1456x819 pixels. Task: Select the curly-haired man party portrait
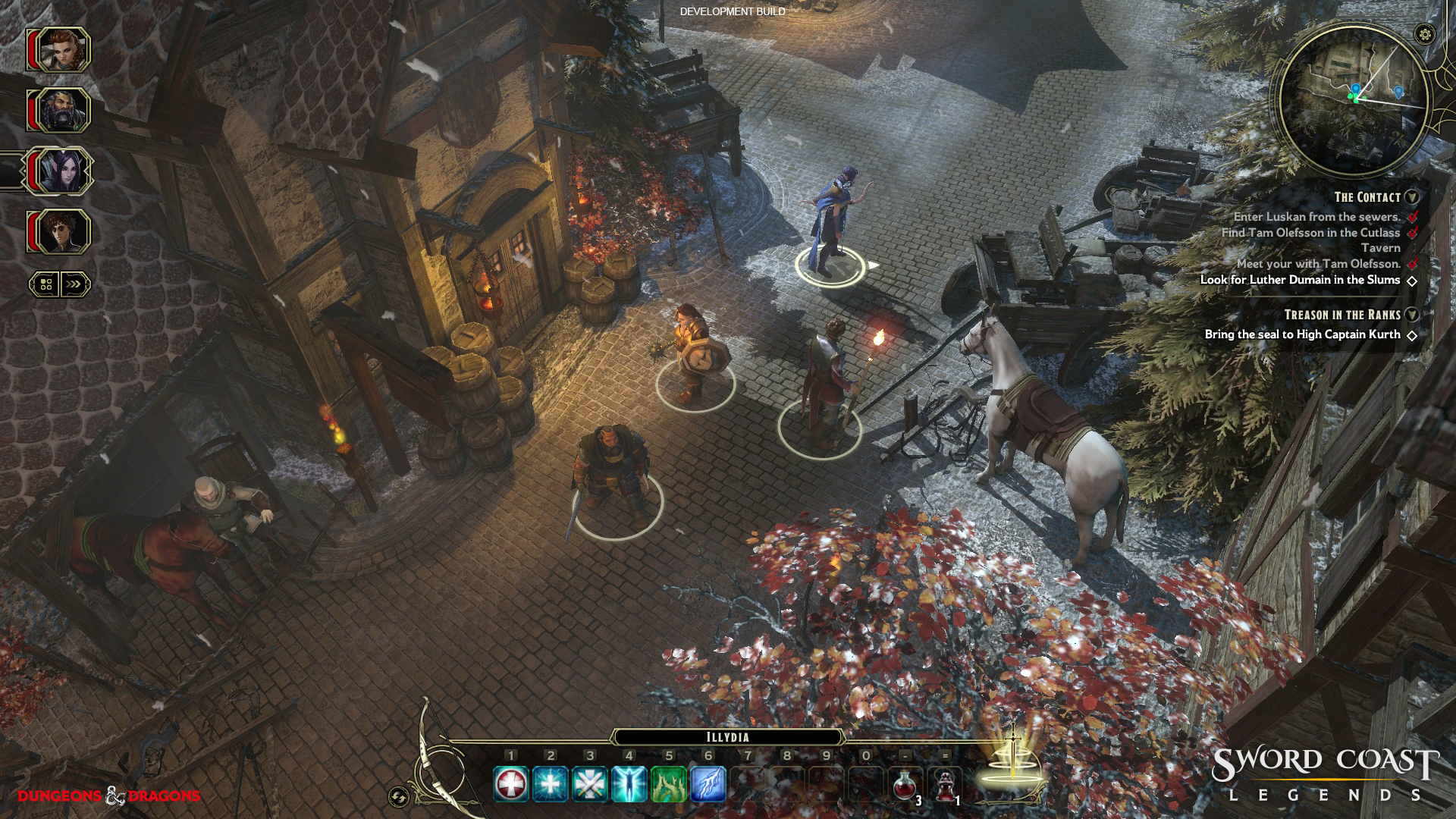59,231
